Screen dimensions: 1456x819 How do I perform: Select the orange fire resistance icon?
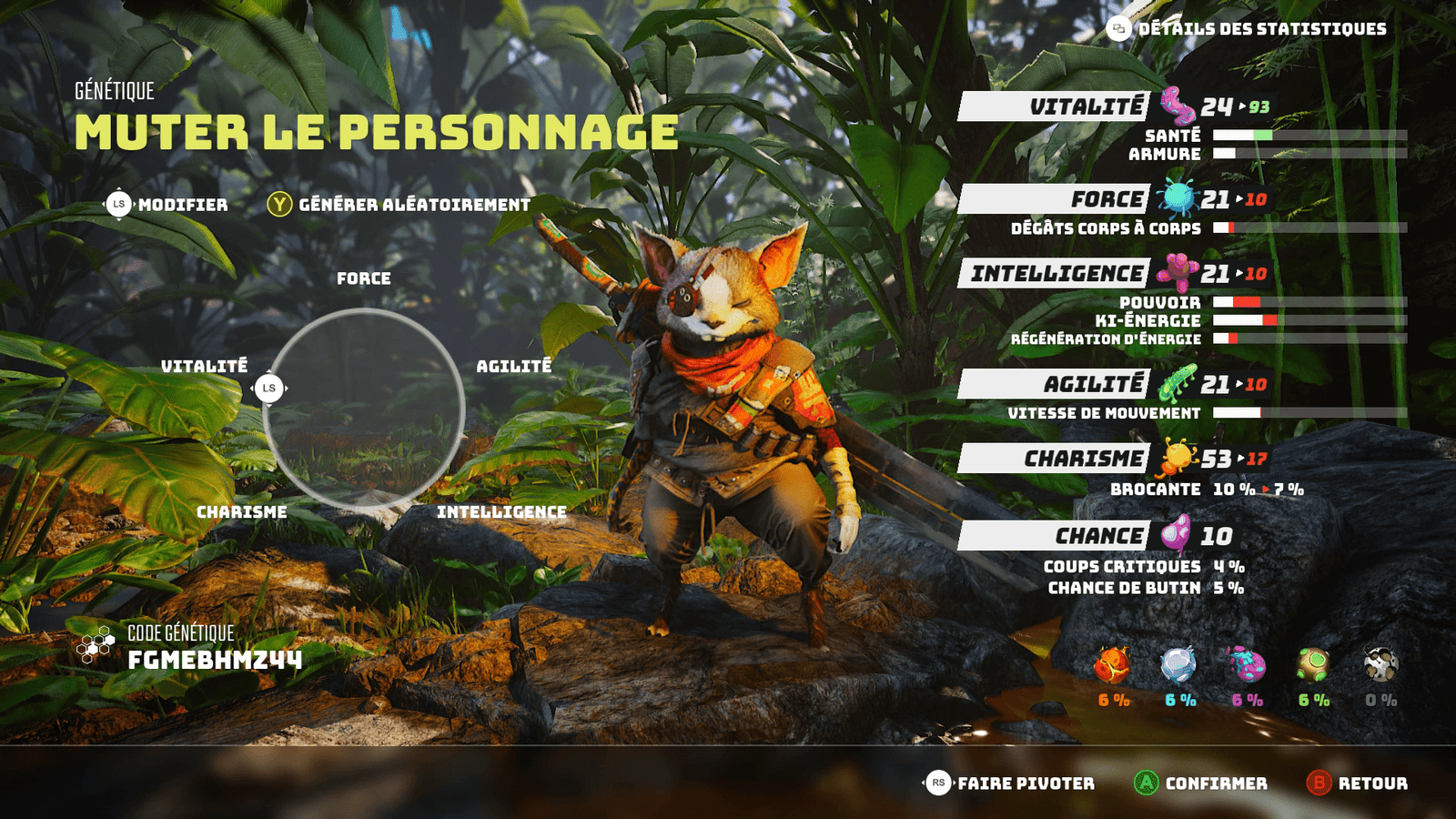(1112, 666)
